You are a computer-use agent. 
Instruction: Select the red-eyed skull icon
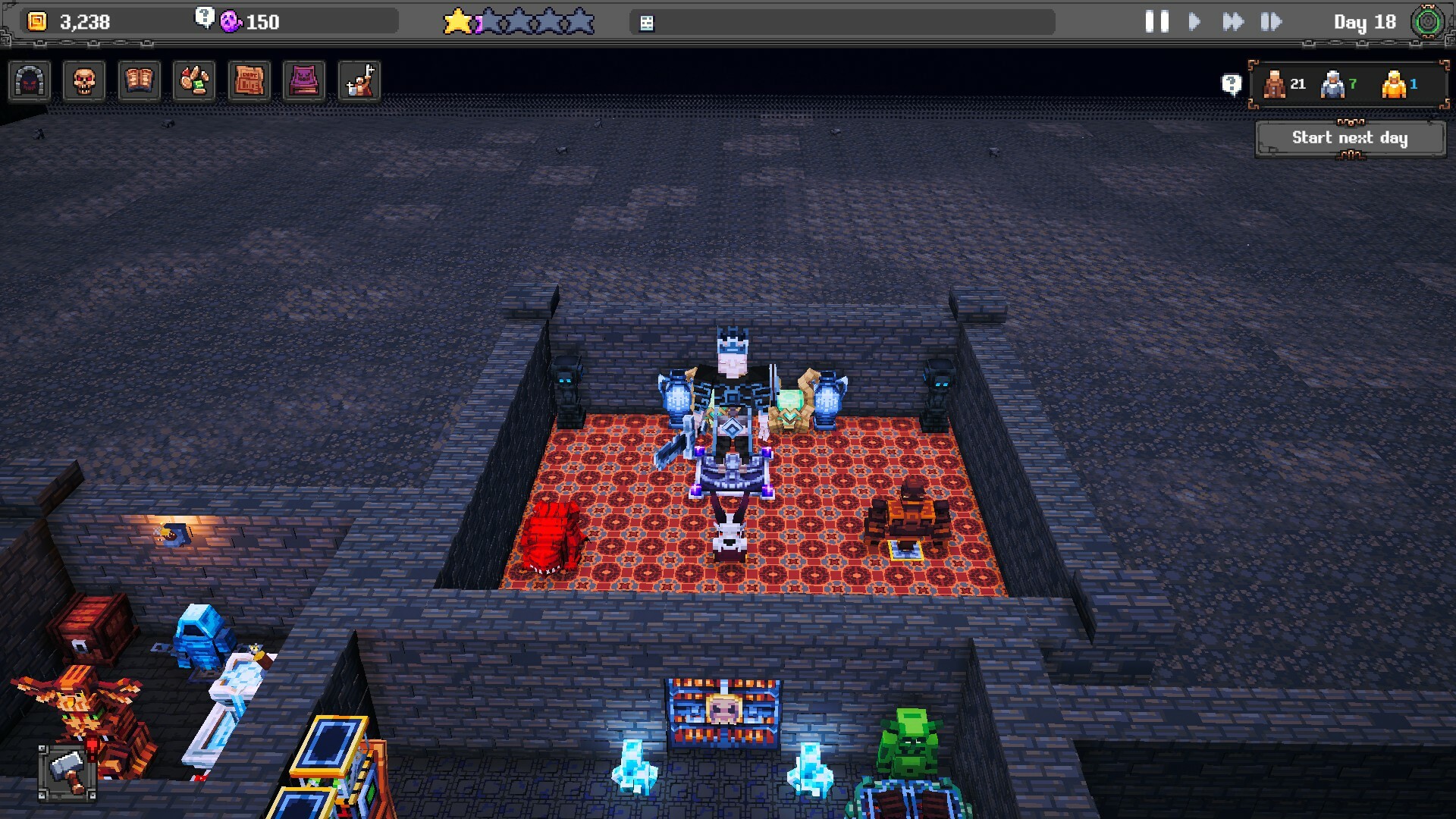click(83, 81)
